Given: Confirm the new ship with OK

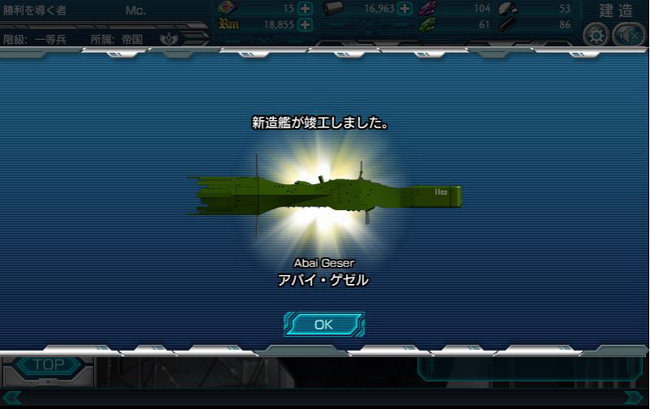Looking at the screenshot, I should [x=323, y=324].
